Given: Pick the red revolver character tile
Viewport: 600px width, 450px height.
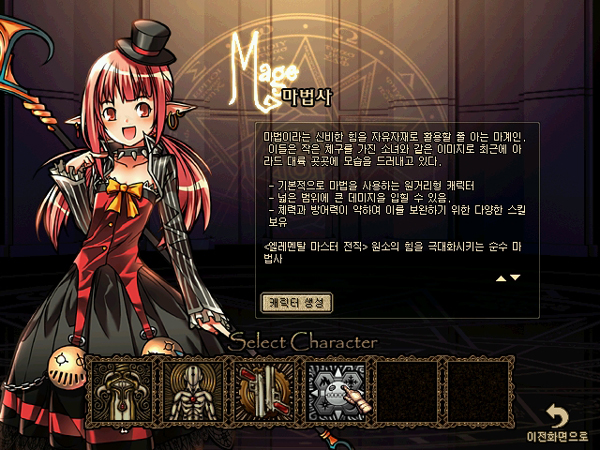Looking at the screenshot, I should point(264,388).
